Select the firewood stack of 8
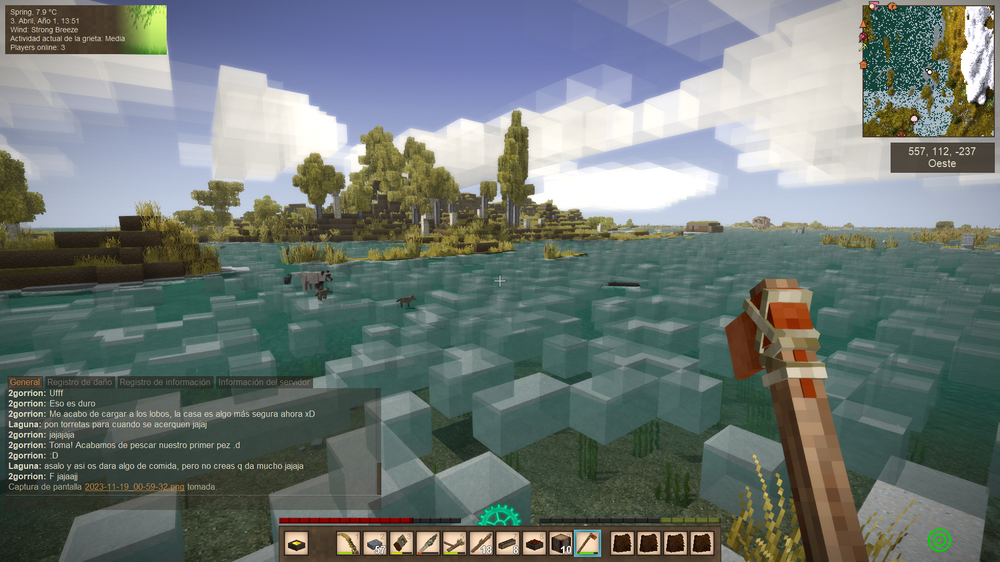The width and height of the screenshot is (1000, 562). [508, 543]
